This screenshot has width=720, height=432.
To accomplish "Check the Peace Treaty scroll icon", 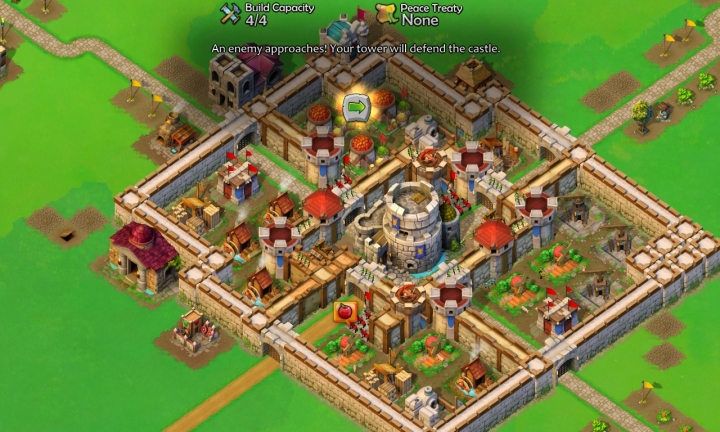I will coord(386,13).
